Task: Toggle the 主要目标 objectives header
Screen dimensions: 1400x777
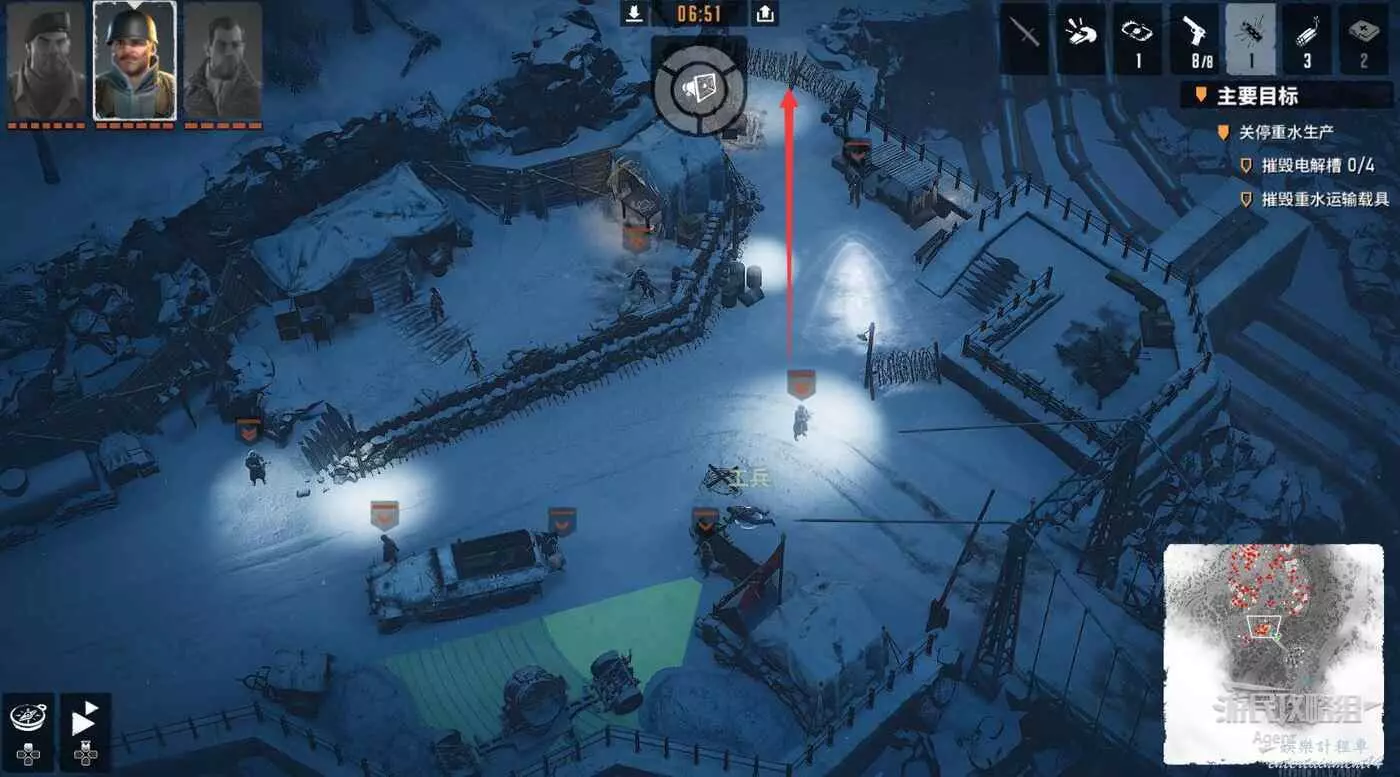Action: click(x=1256, y=97)
